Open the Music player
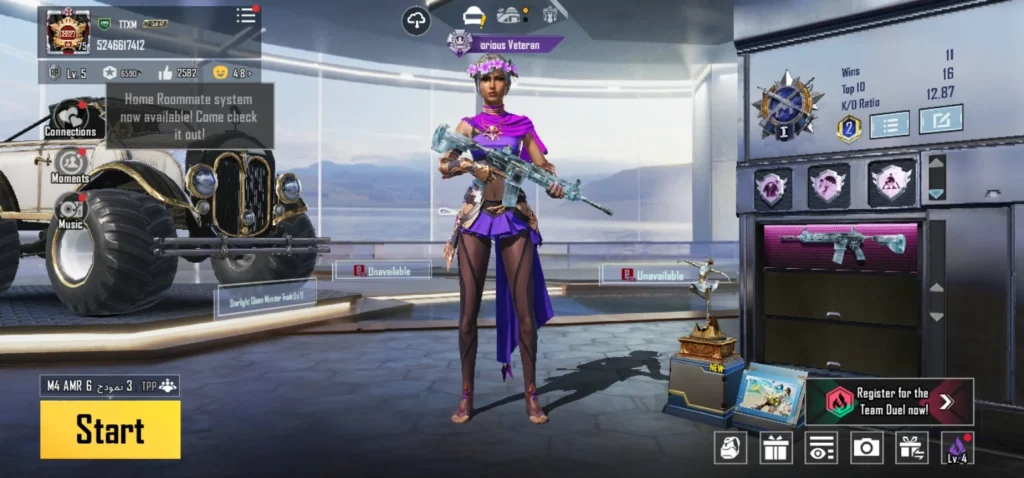 point(70,212)
